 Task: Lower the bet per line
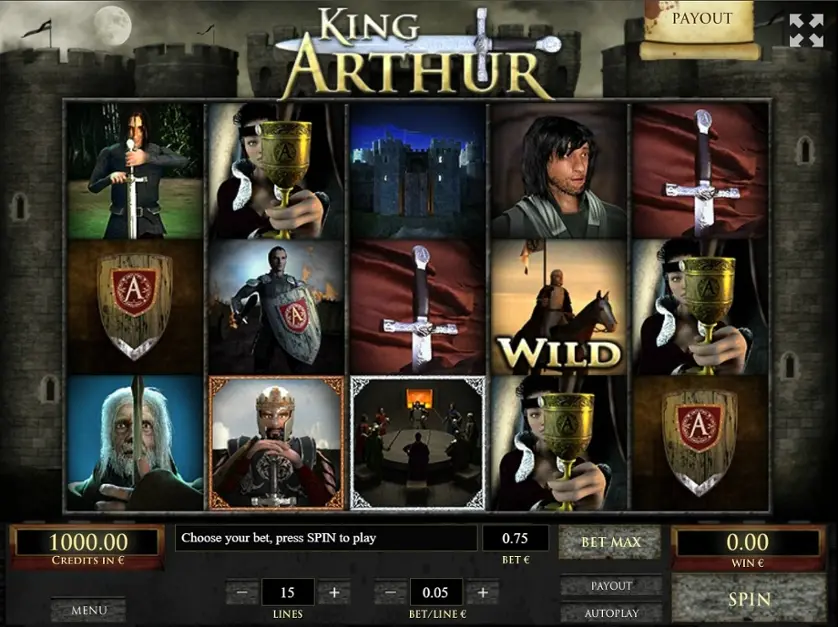[x=390, y=592]
